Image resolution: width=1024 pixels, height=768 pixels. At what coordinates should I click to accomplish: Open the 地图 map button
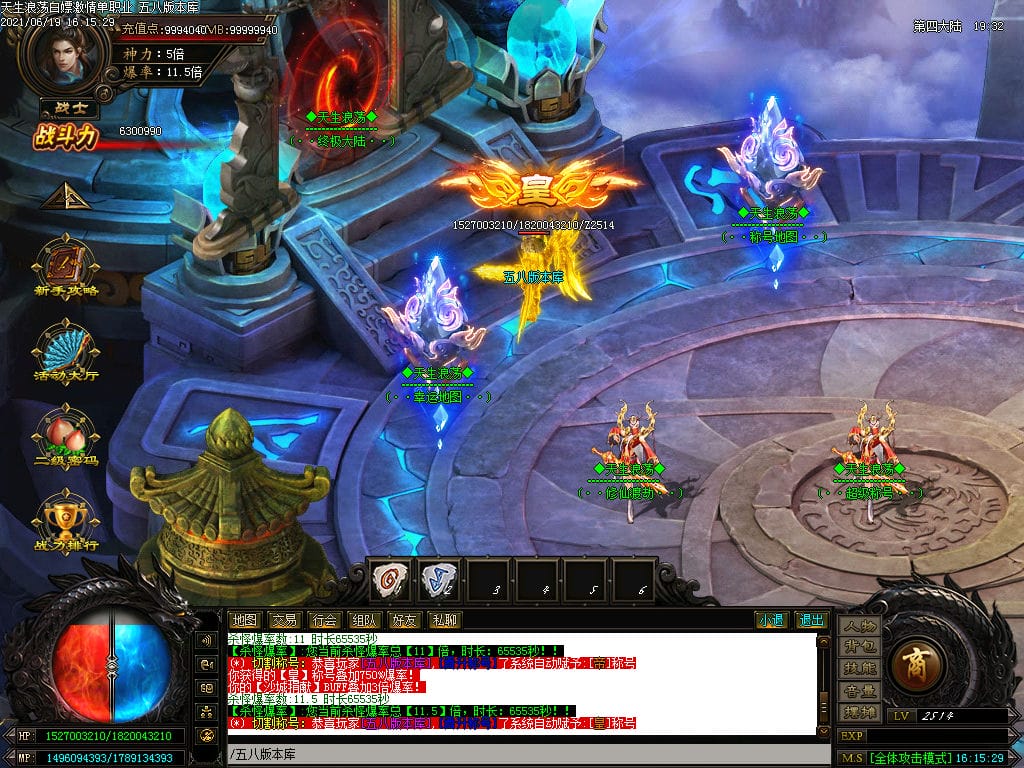click(x=245, y=620)
